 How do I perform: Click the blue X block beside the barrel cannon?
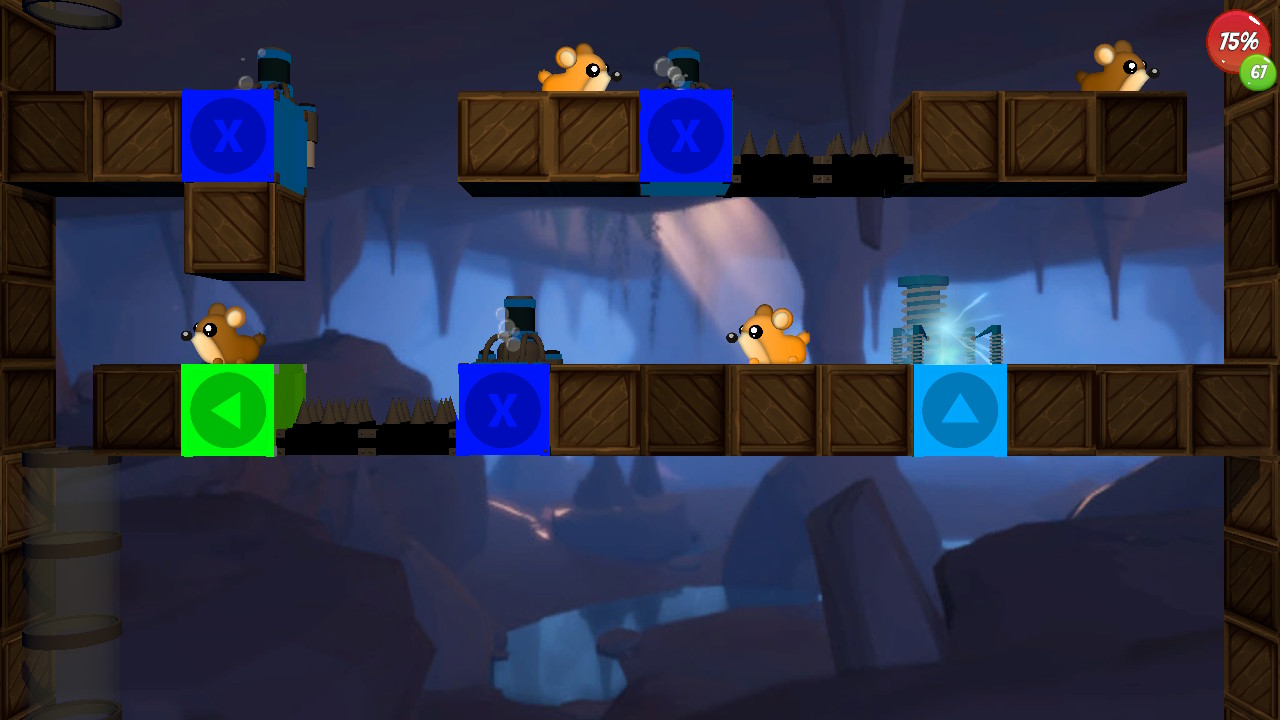(503, 410)
